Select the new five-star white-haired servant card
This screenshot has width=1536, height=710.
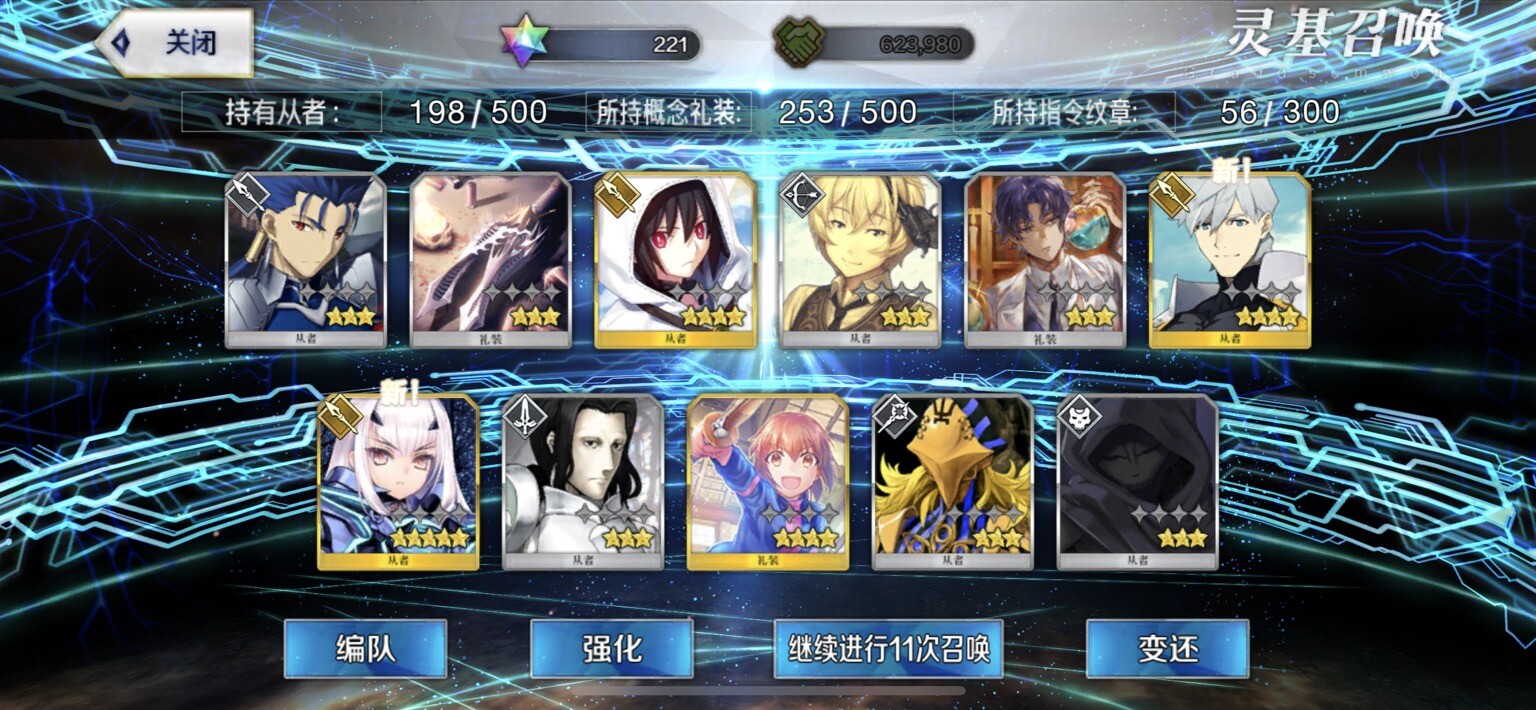pos(398,482)
